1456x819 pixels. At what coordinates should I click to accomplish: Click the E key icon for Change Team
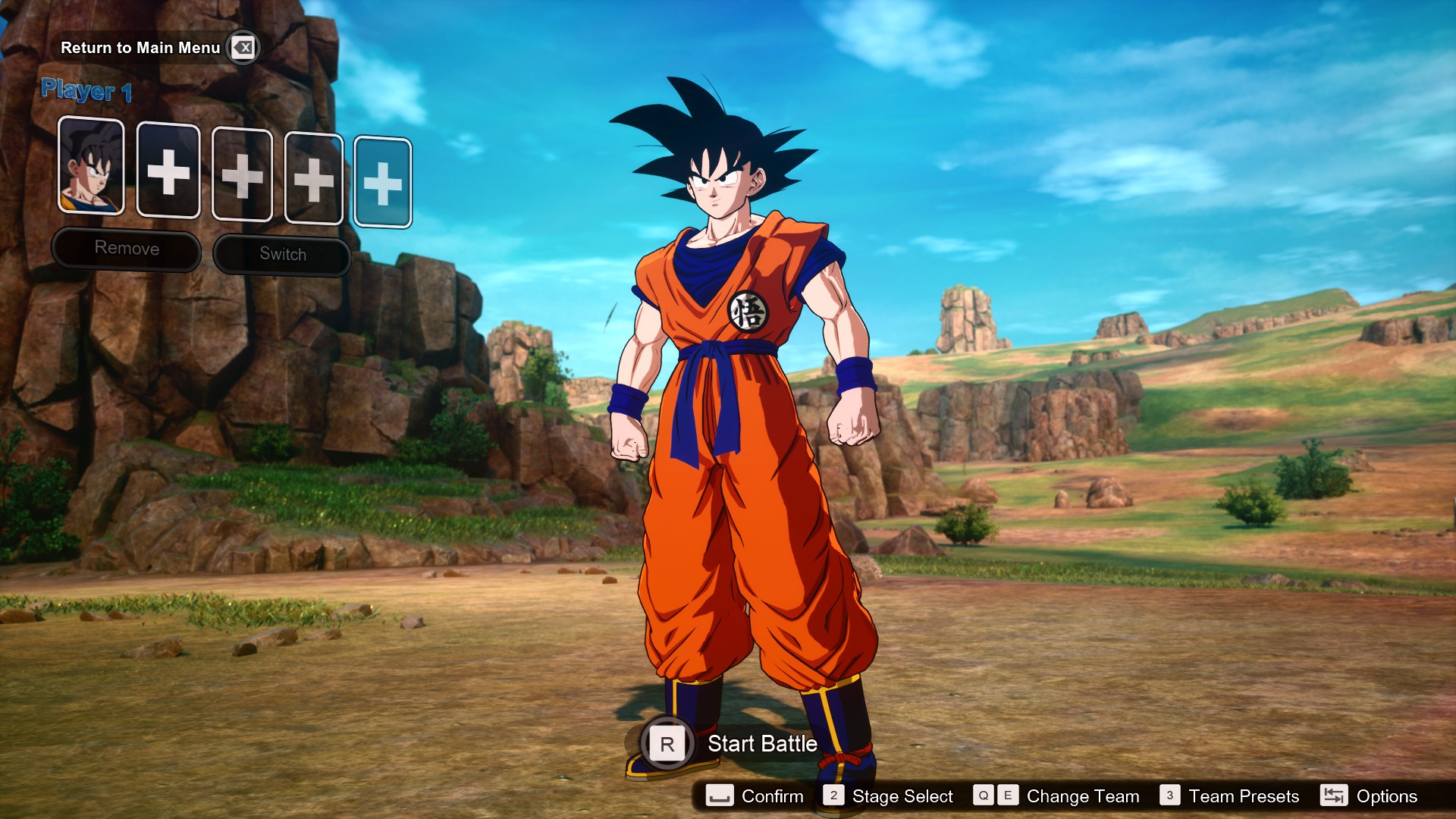[x=1009, y=796]
